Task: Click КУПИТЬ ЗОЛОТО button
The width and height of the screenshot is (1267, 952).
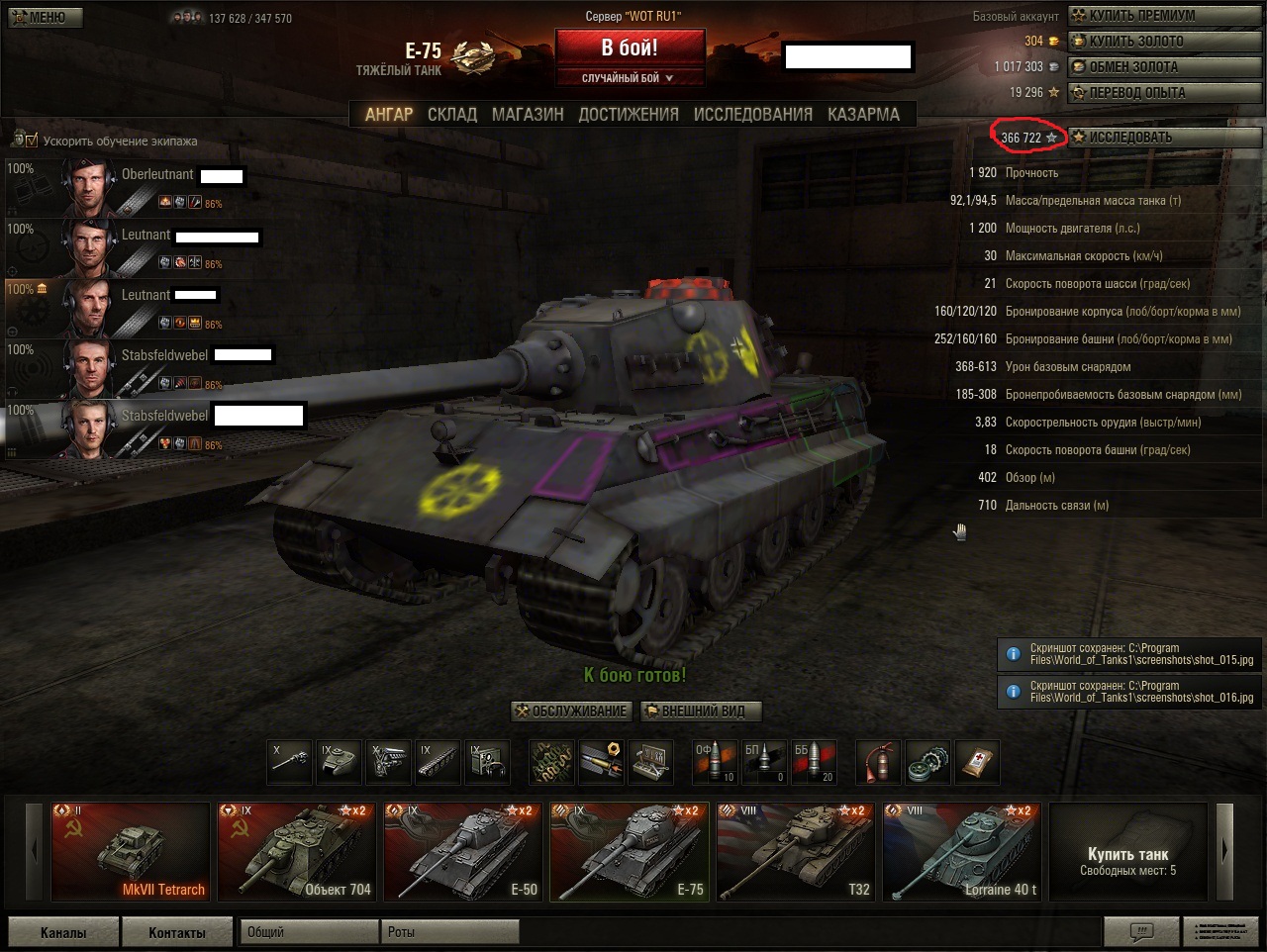Action: (x=1165, y=42)
